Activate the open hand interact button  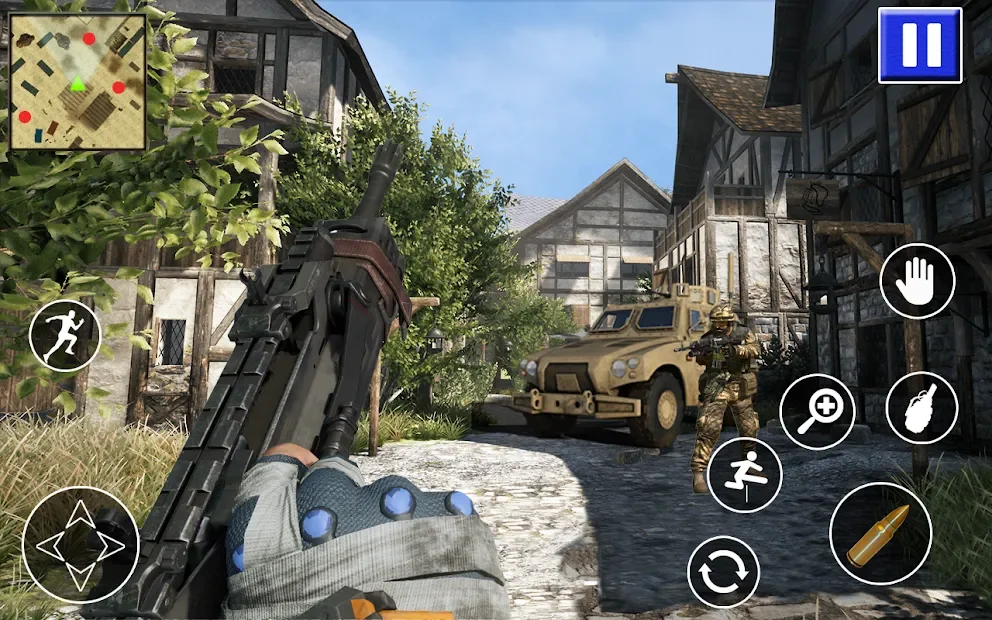click(x=917, y=281)
